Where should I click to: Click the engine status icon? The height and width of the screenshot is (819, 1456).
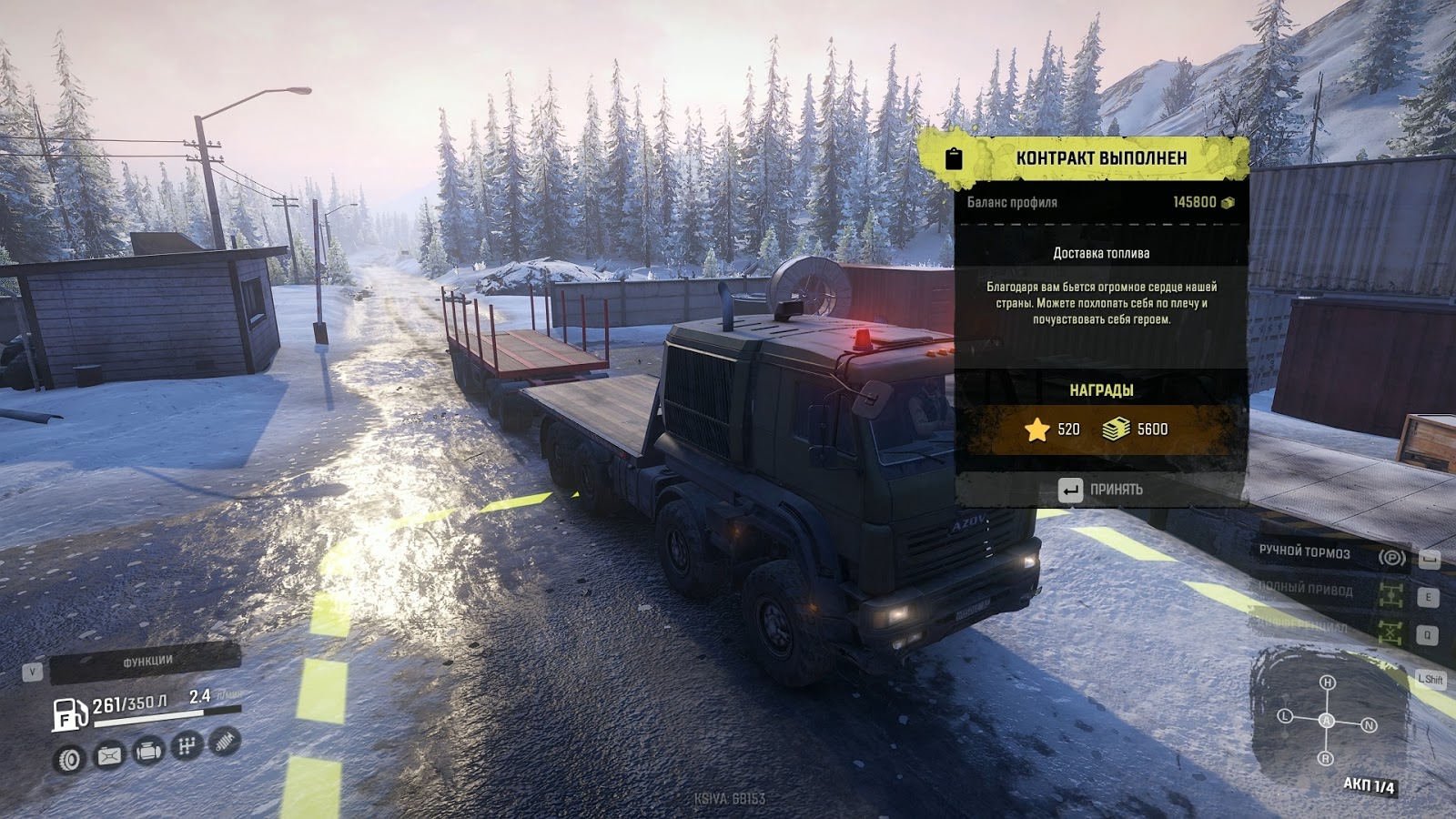pyautogui.click(x=148, y=752)
